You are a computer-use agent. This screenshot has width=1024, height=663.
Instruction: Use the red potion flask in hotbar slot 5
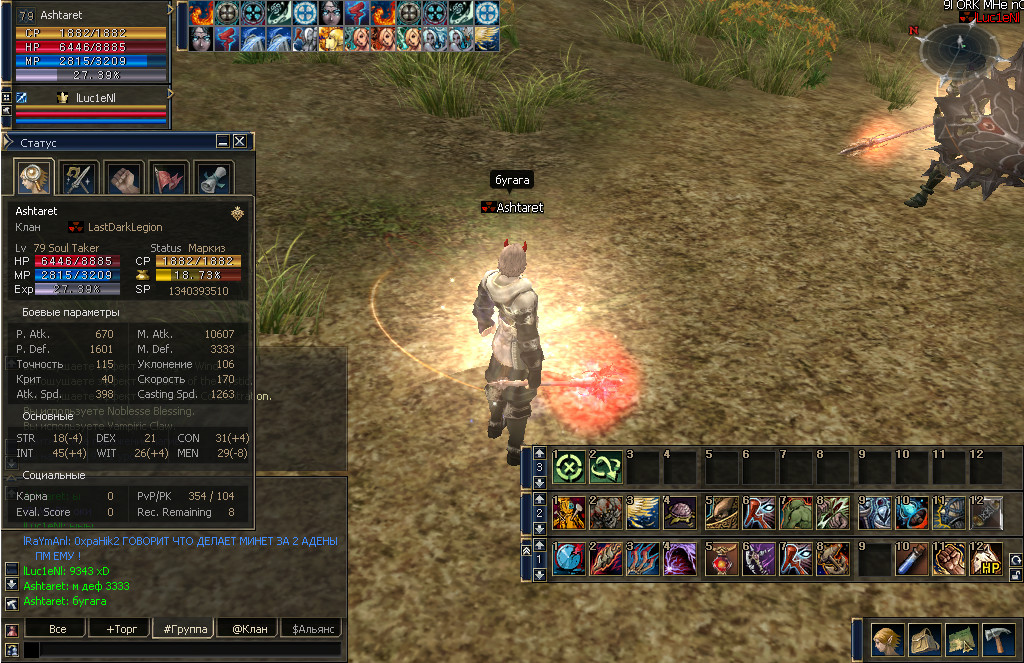pyautogui.click(x=720, y=559)
